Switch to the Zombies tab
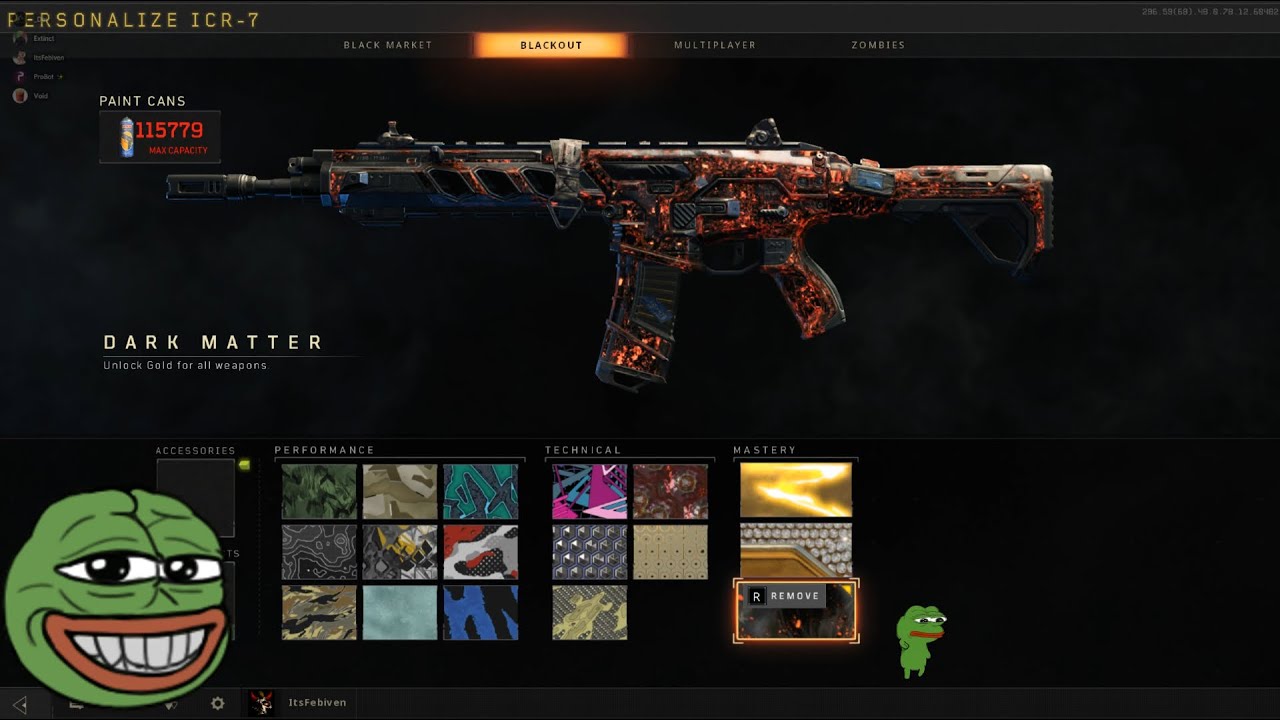 click(878, 45)
